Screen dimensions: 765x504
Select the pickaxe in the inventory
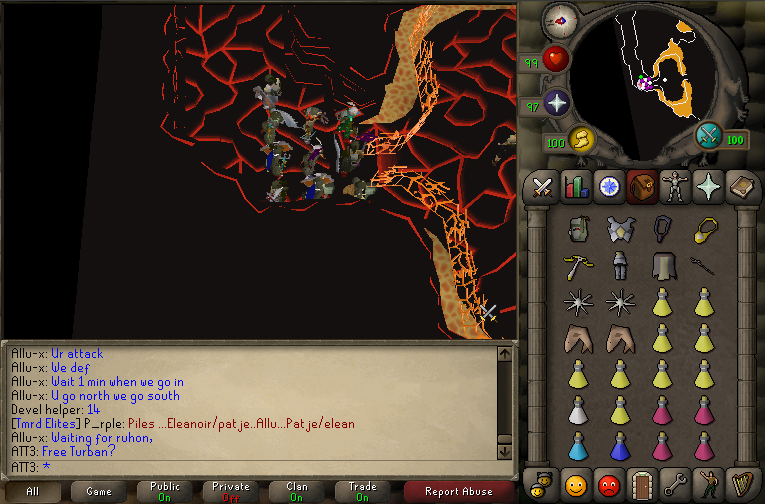(x=575, y=265)
